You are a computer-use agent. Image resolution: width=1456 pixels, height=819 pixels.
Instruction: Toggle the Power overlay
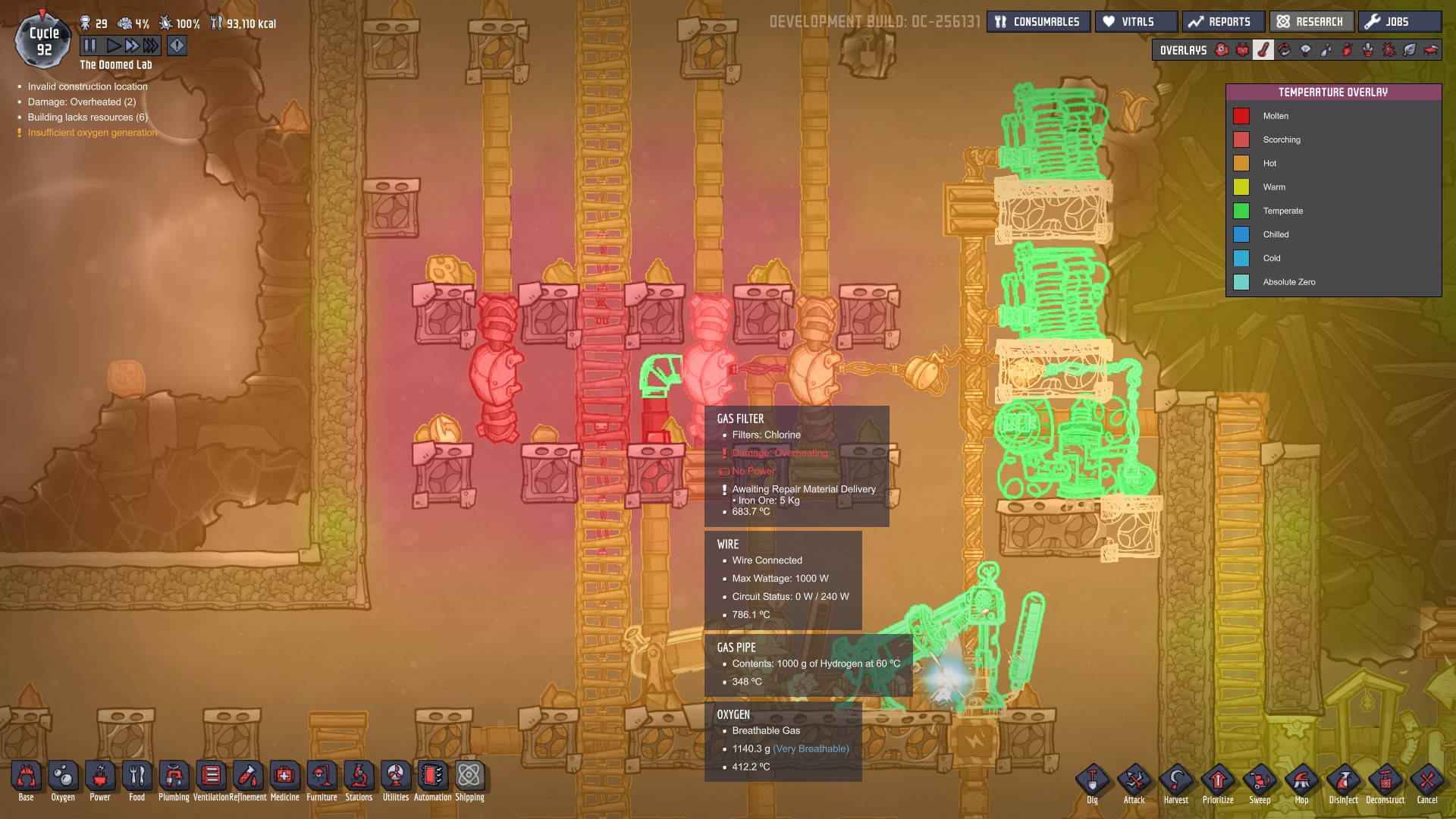[x=1243, y=50]
